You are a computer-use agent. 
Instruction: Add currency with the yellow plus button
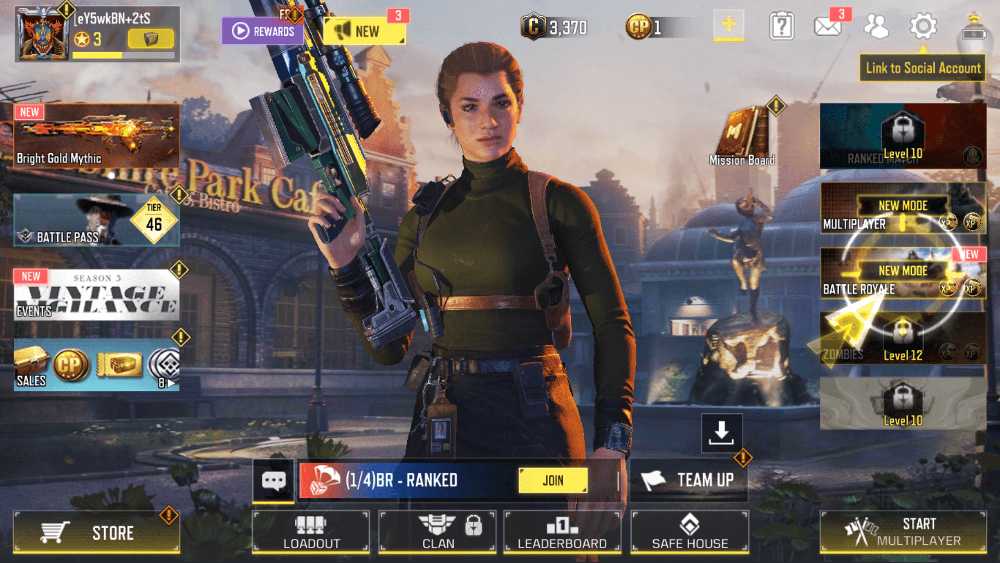point(728,26)
